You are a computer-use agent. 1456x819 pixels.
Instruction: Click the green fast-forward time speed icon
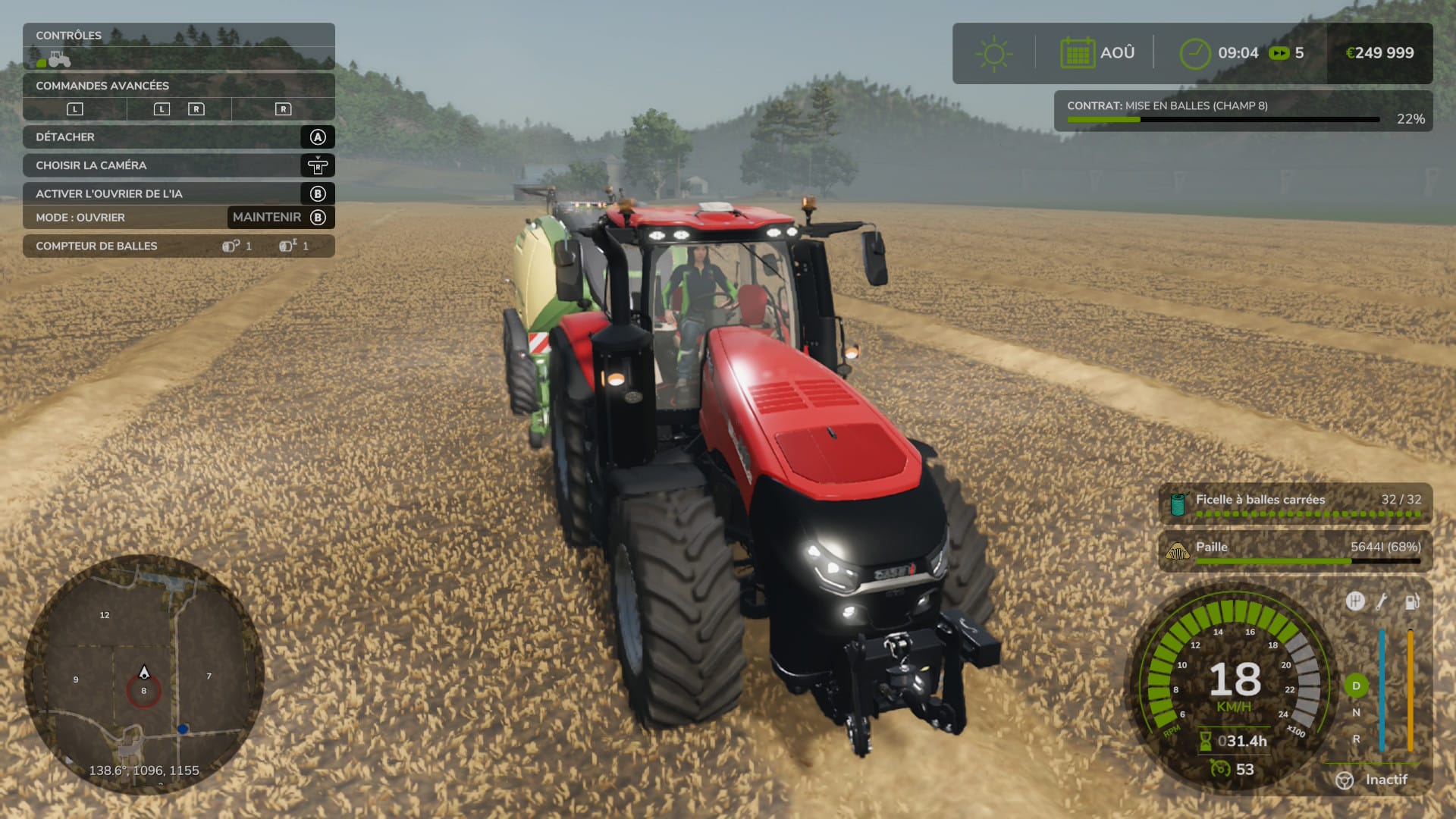coord(1279,53)
